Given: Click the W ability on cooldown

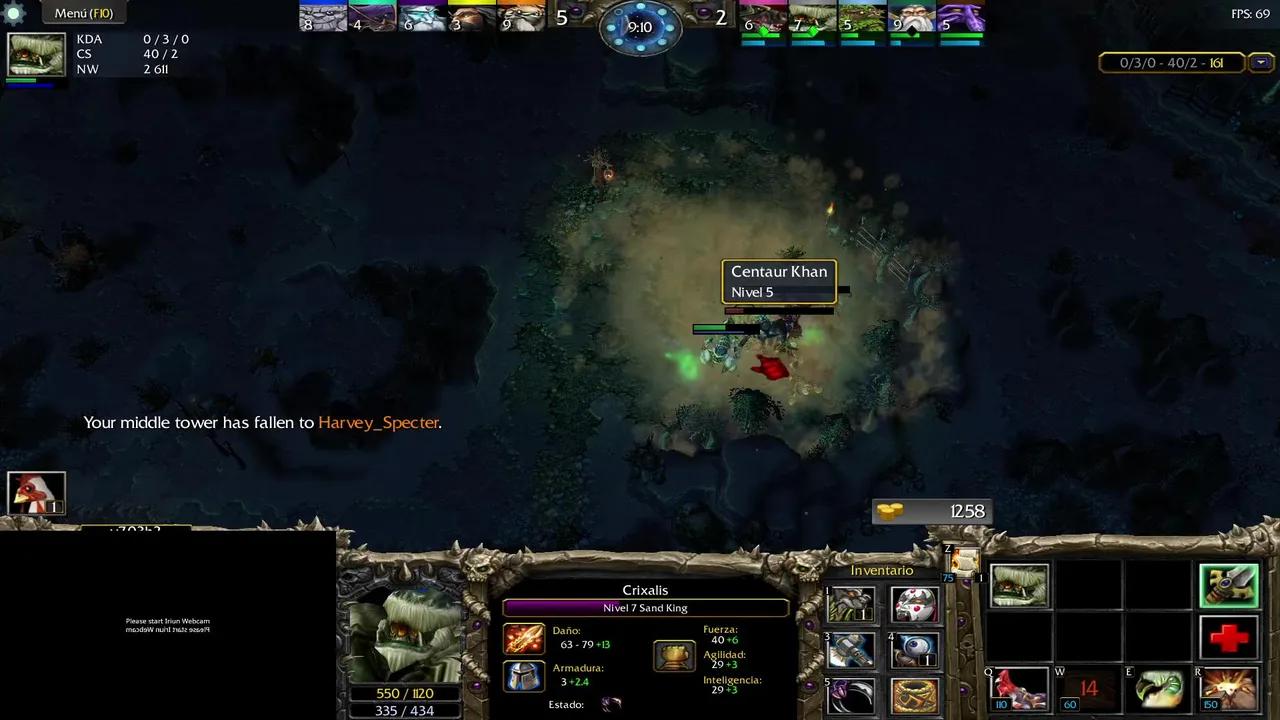Looking at the screenshot, I should point(1088,688).
